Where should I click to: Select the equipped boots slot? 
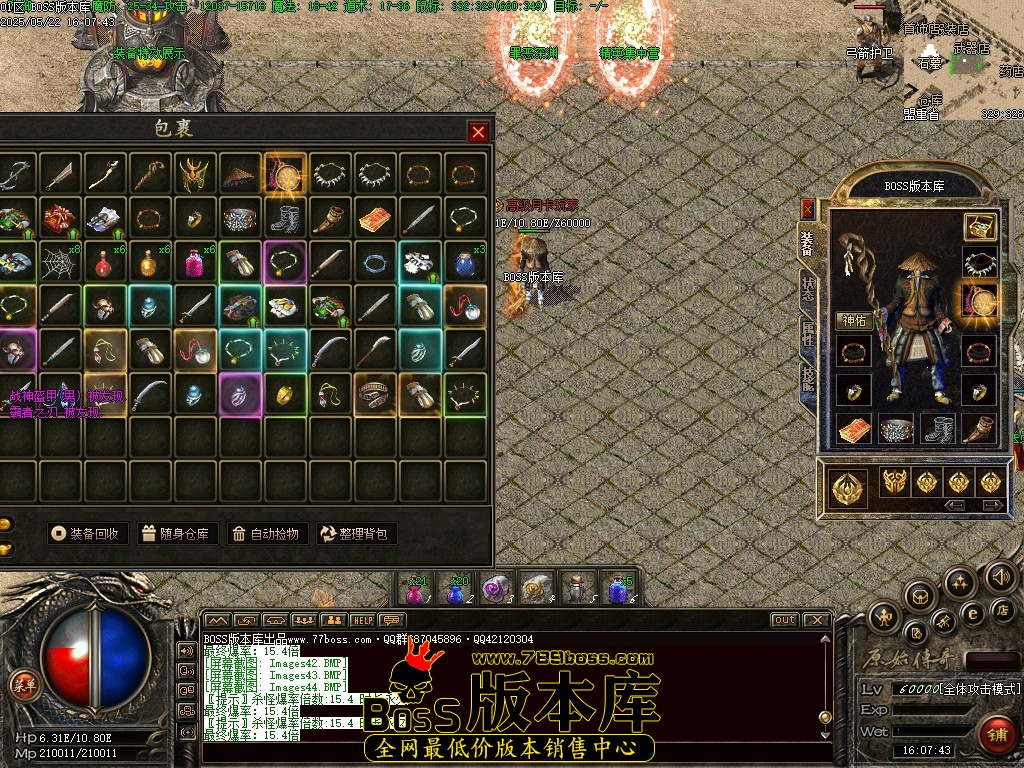937,429
